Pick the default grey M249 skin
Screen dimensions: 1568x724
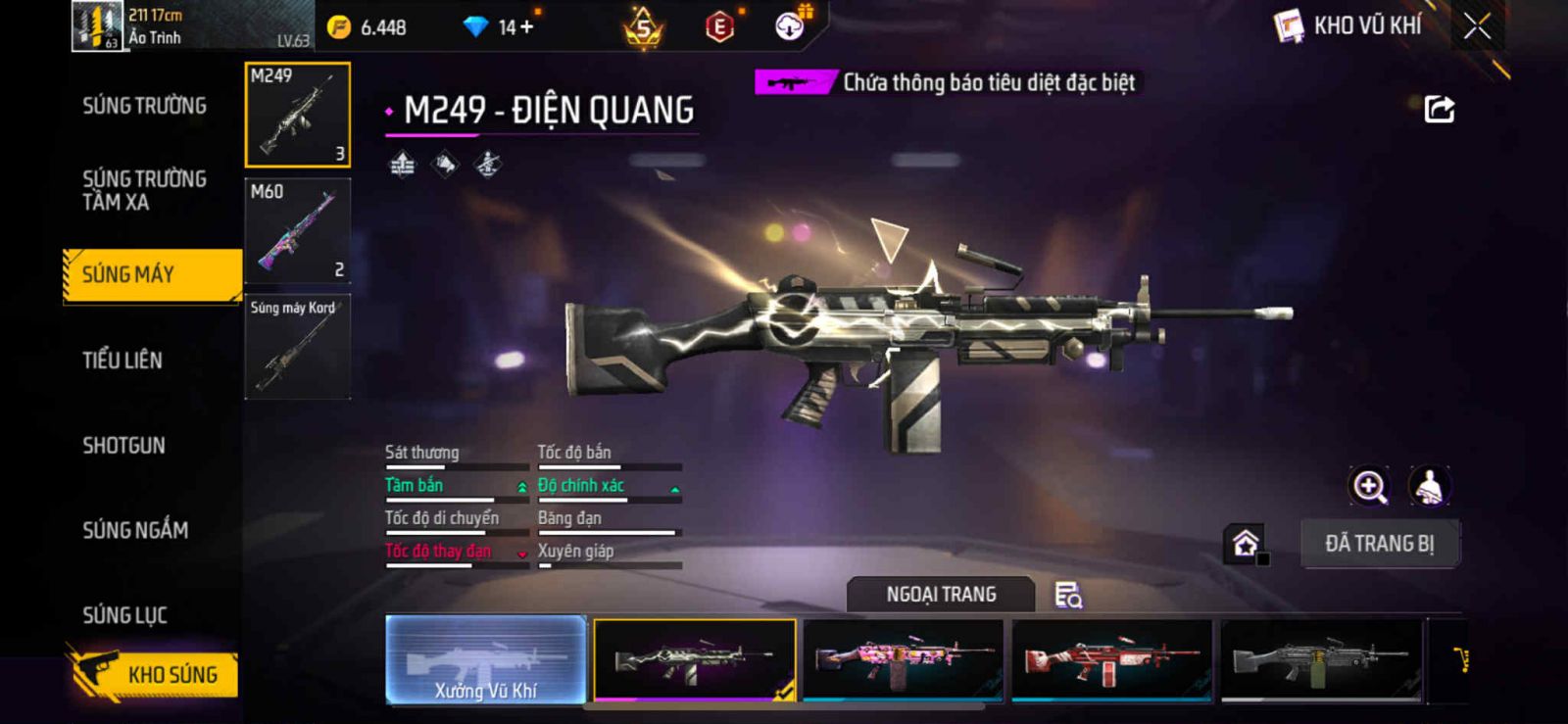pos(1320,659)
